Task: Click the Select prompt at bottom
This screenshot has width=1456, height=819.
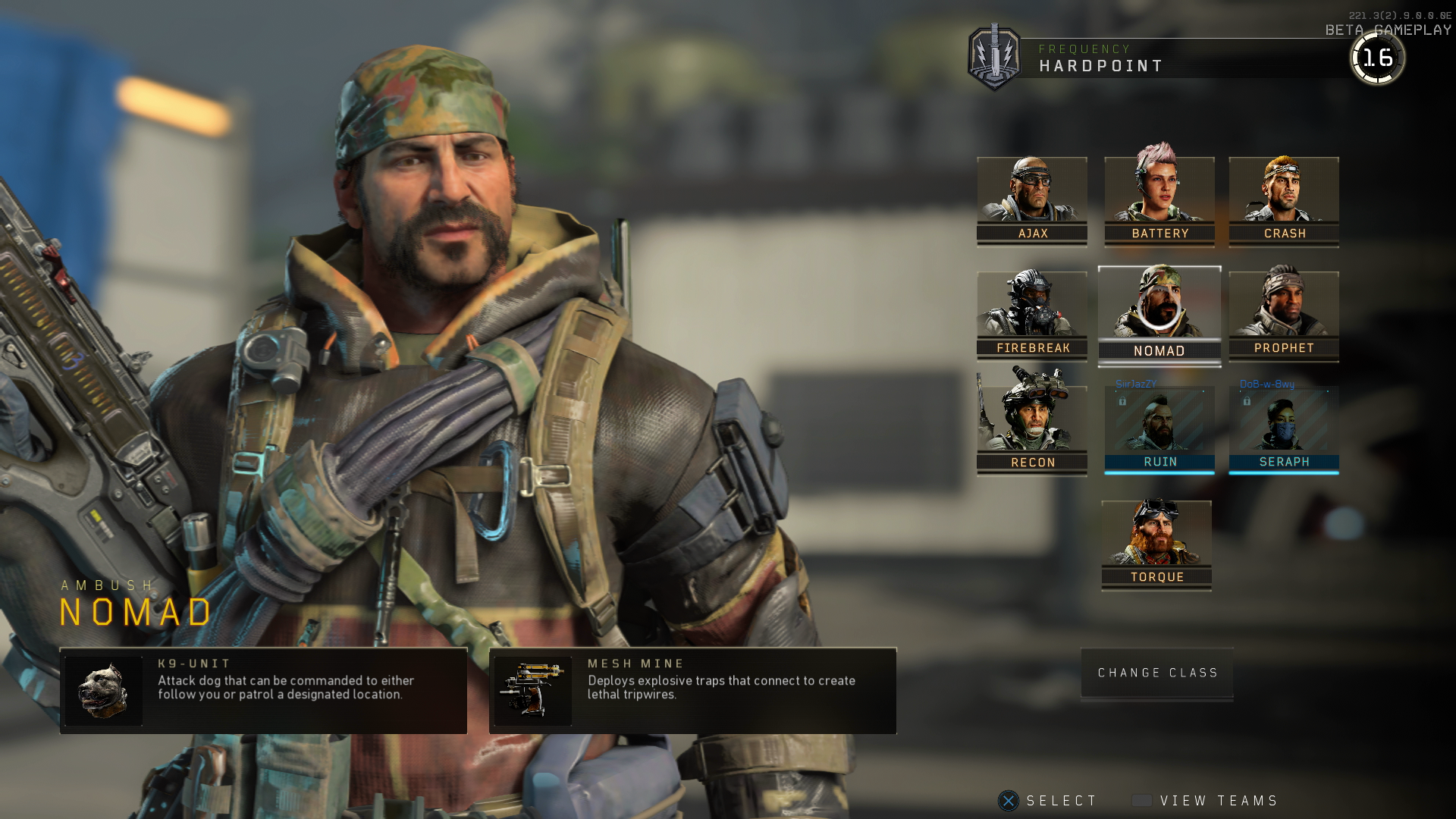Action: (x=1059, y=800)
